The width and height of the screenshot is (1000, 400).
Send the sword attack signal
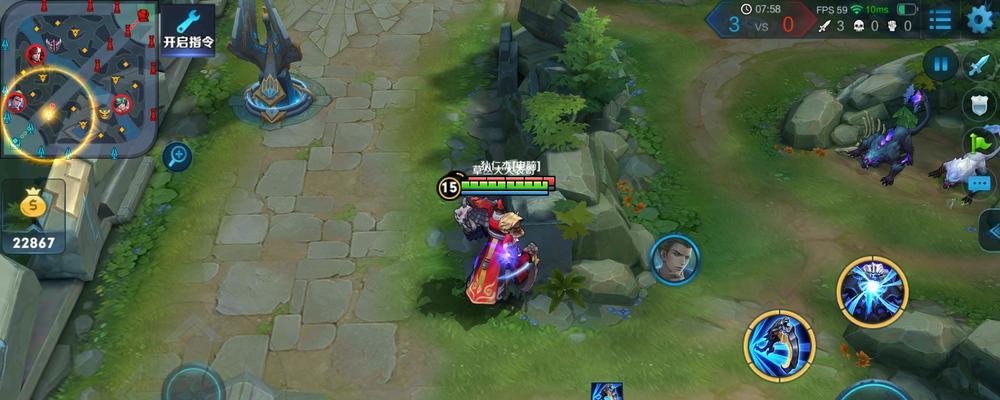[977, 65]
